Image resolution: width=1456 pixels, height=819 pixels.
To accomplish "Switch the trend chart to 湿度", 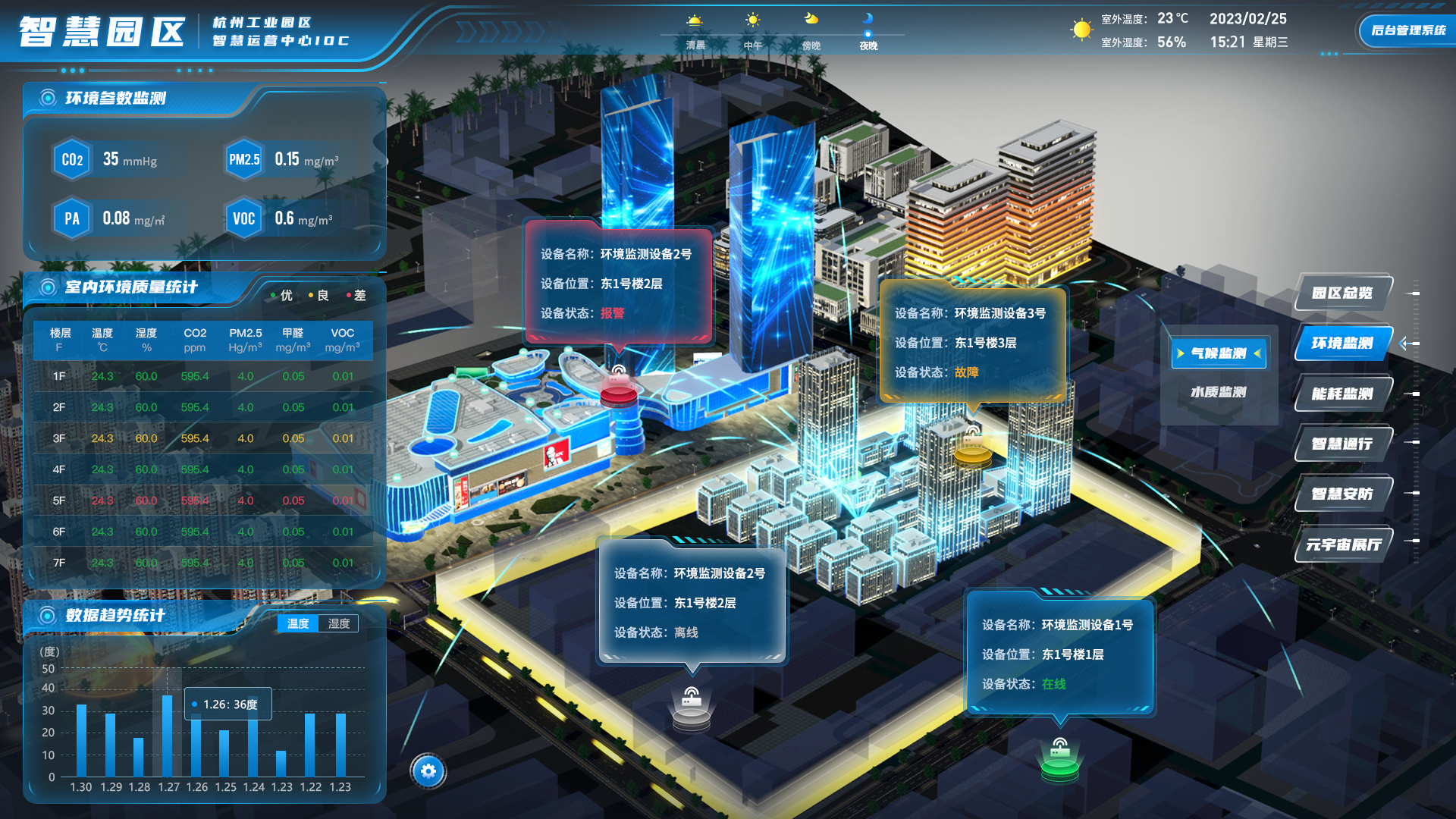I will point(339,623).
